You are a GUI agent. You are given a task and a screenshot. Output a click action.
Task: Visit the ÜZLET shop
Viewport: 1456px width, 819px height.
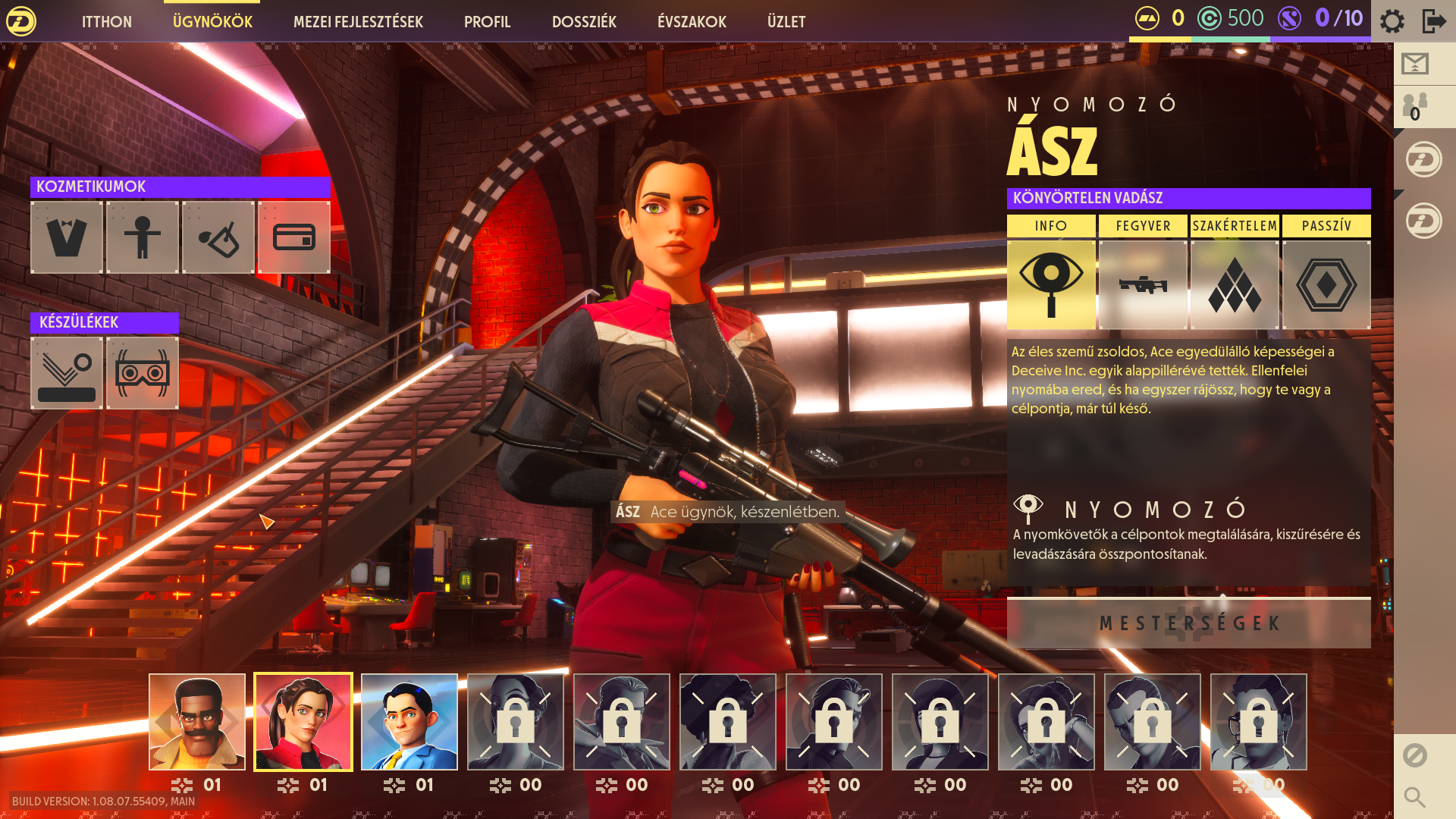point(786,22)
